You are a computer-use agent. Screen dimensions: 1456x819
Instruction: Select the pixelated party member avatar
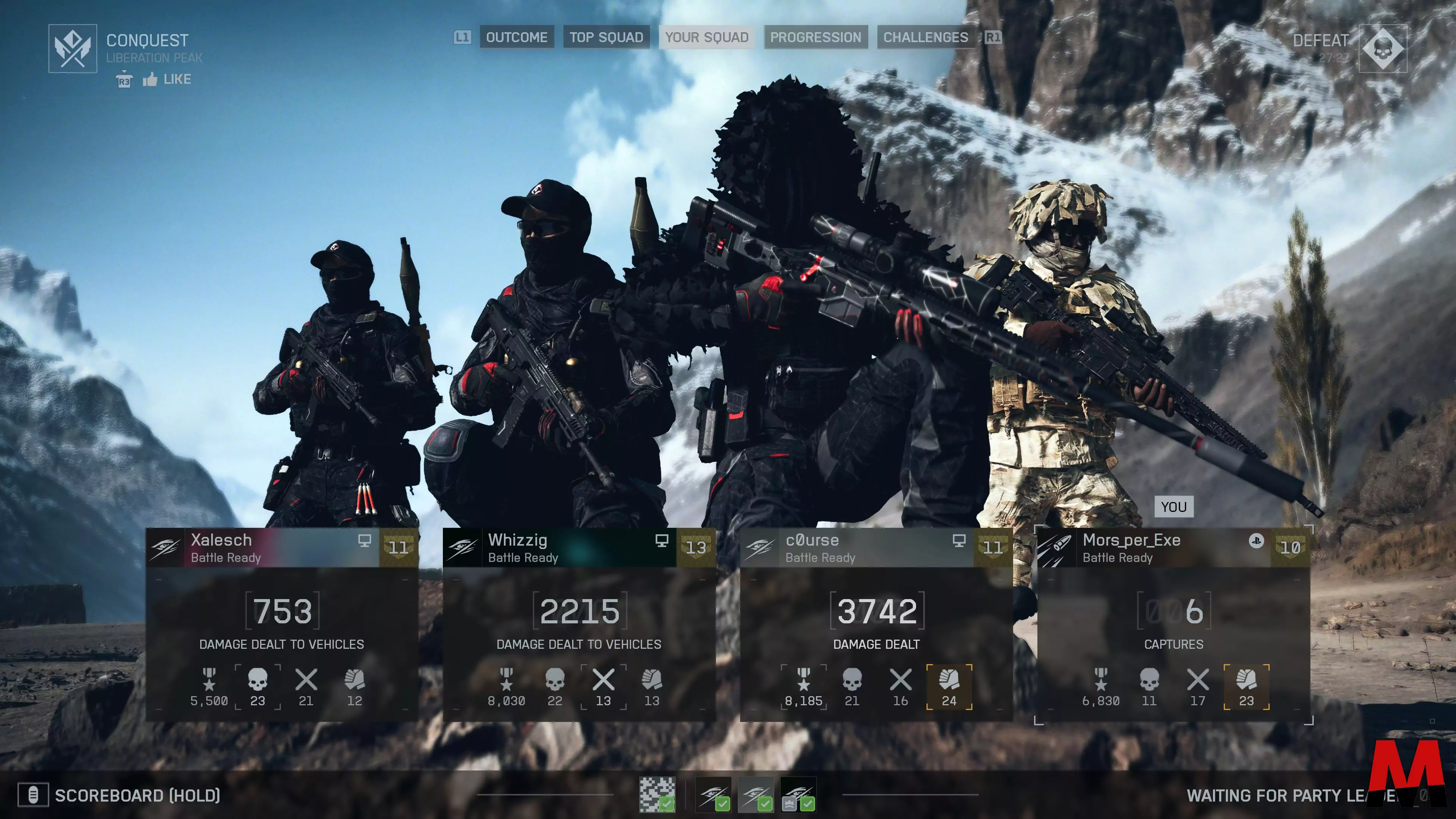click(657, 795)
